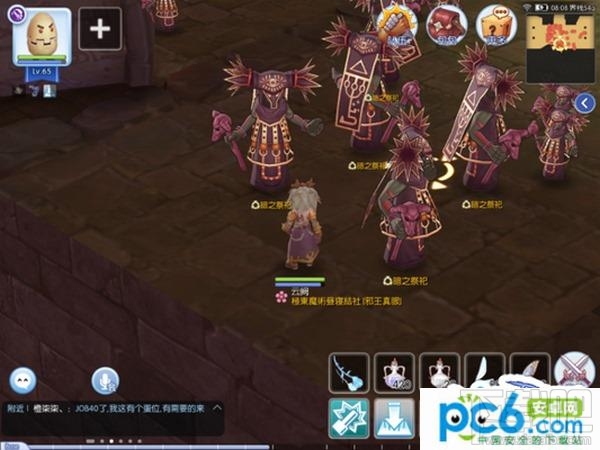The height and width of the screenshot is (450, 600).
Task: Use the potion with 420 count
Action: pos(394,373)
